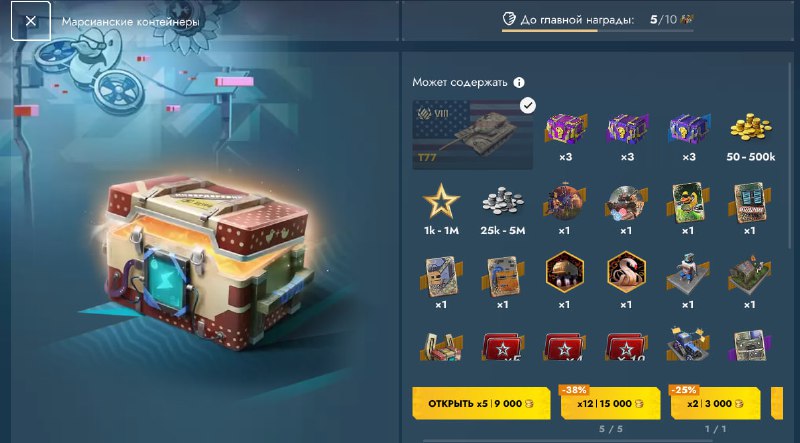Open x5 containers for 9 000 gold
The image size is (800, 443).
click(x=481, y=403)
